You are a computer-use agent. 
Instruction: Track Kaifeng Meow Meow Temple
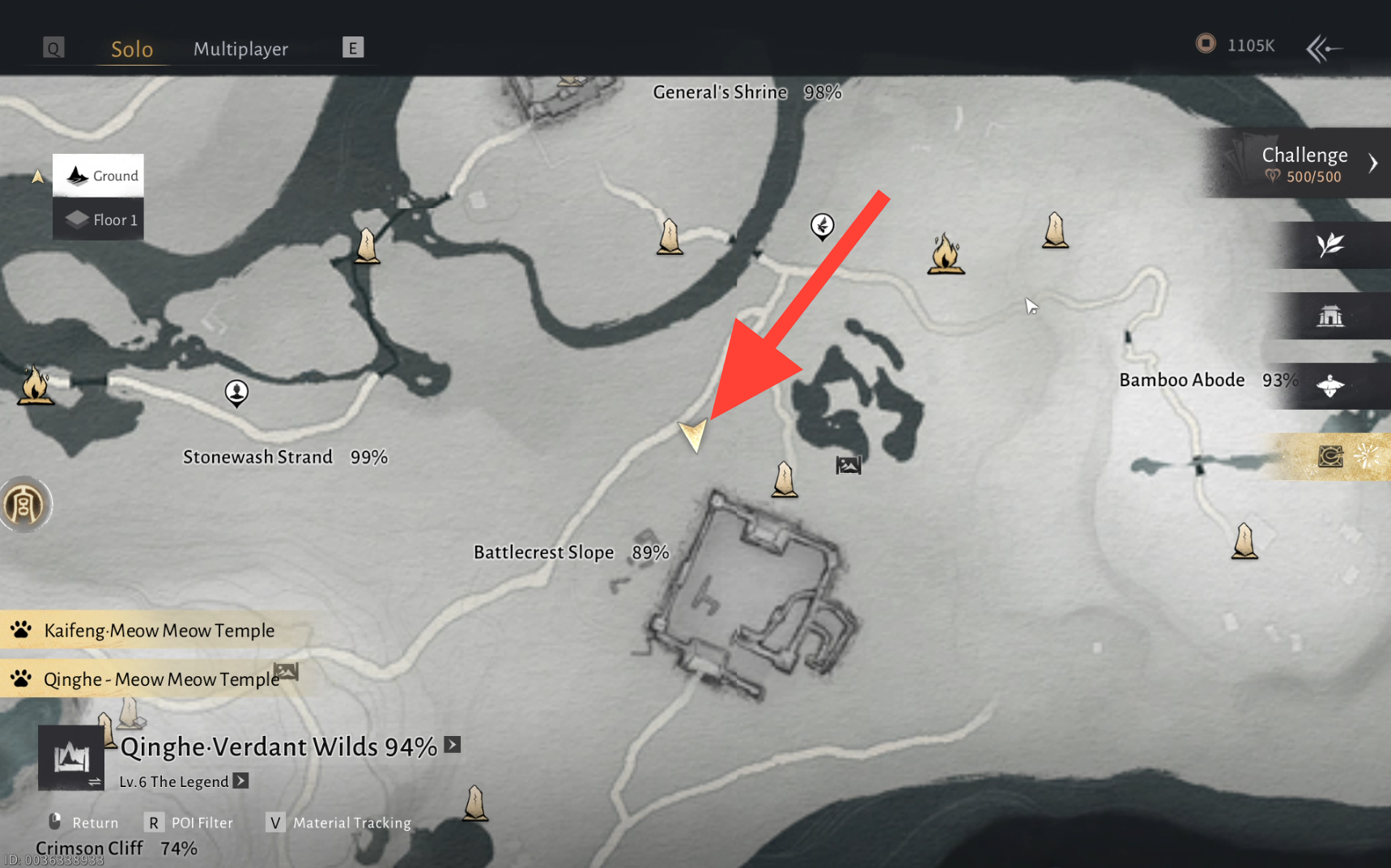pos(159,630)
